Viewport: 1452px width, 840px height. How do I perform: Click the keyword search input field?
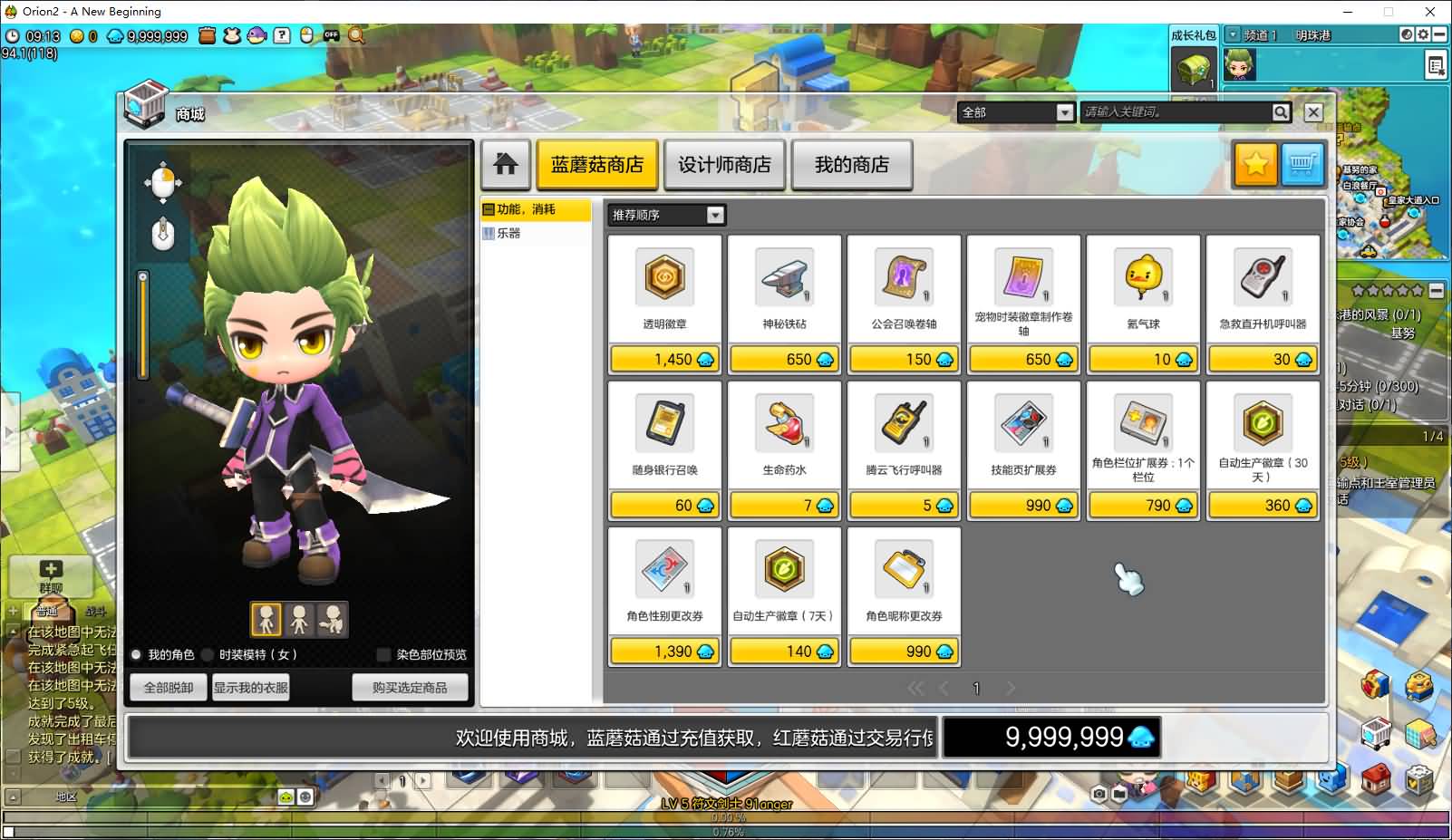tap(1174, 112)
